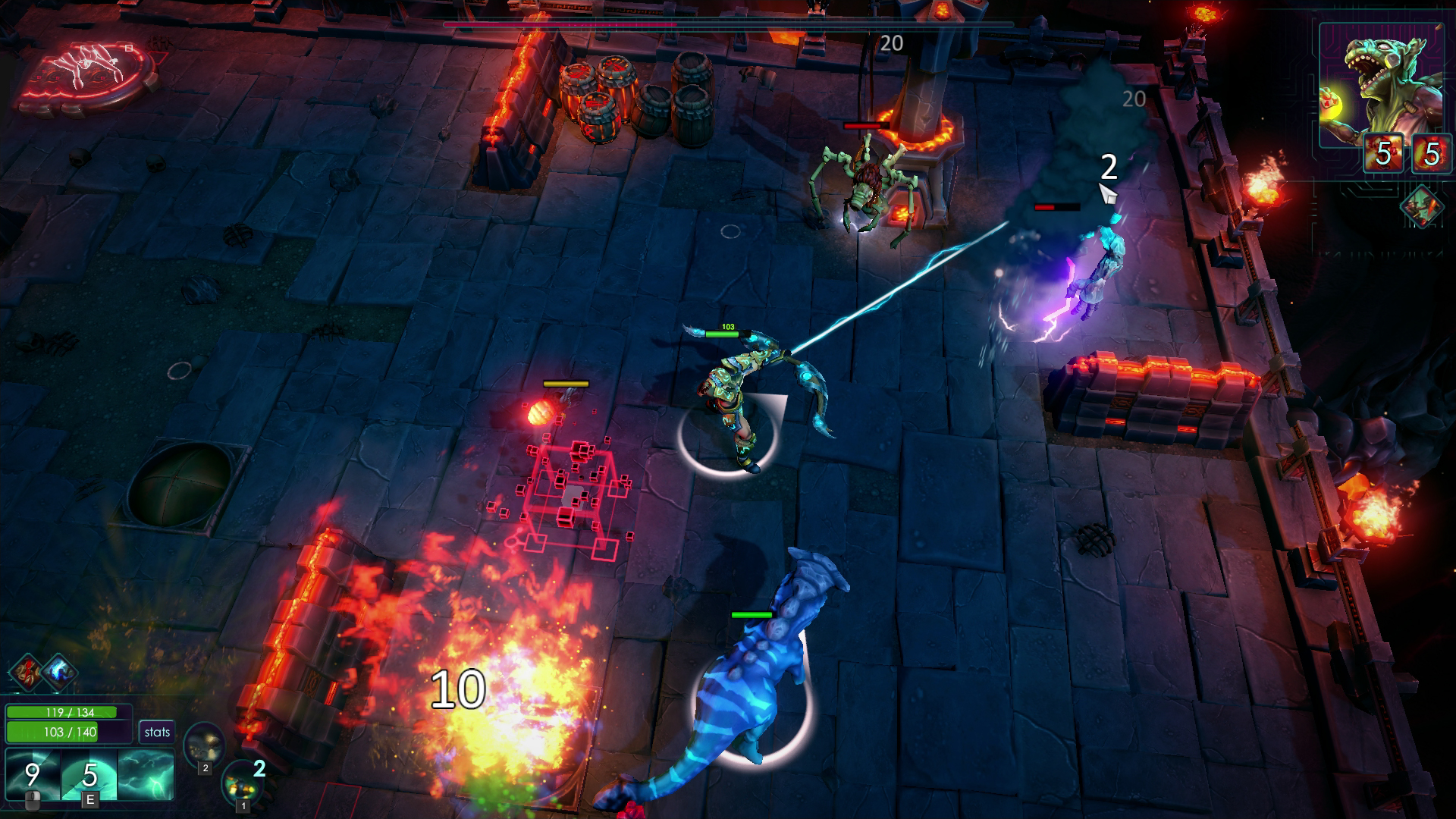This screenshot has width=1456, height=819.
Task: Click the green health bar showing 119/134
Action: point(61,712)
